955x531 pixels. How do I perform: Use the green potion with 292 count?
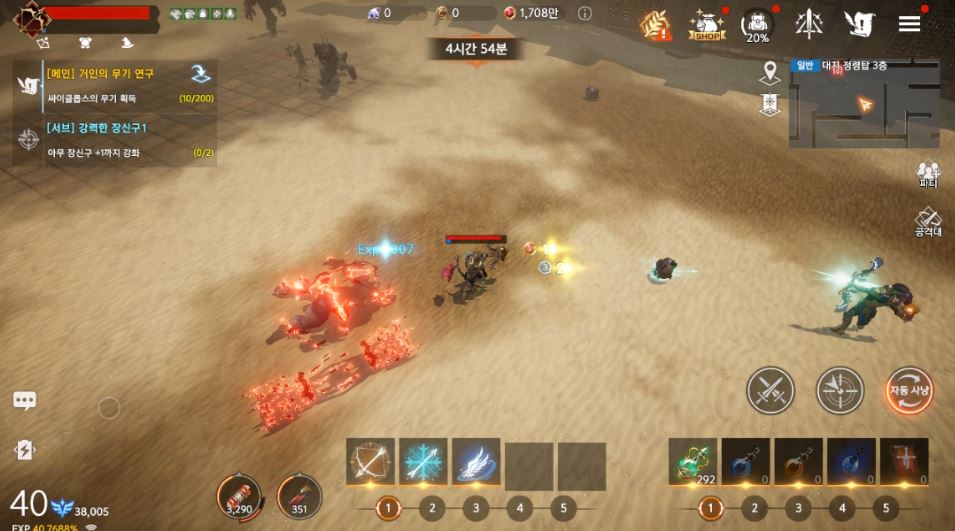[693, 462]
